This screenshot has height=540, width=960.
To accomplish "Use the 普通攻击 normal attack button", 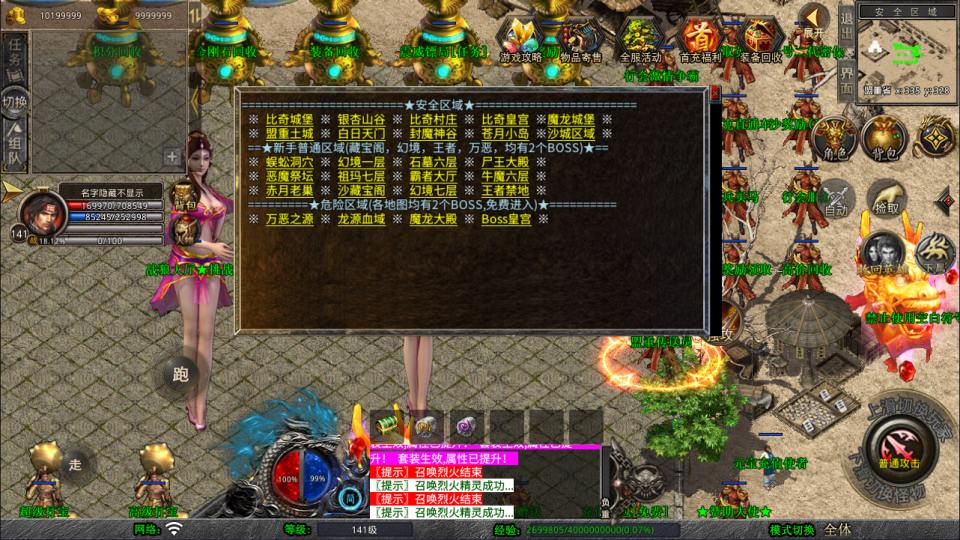I will tap(897, 445).
